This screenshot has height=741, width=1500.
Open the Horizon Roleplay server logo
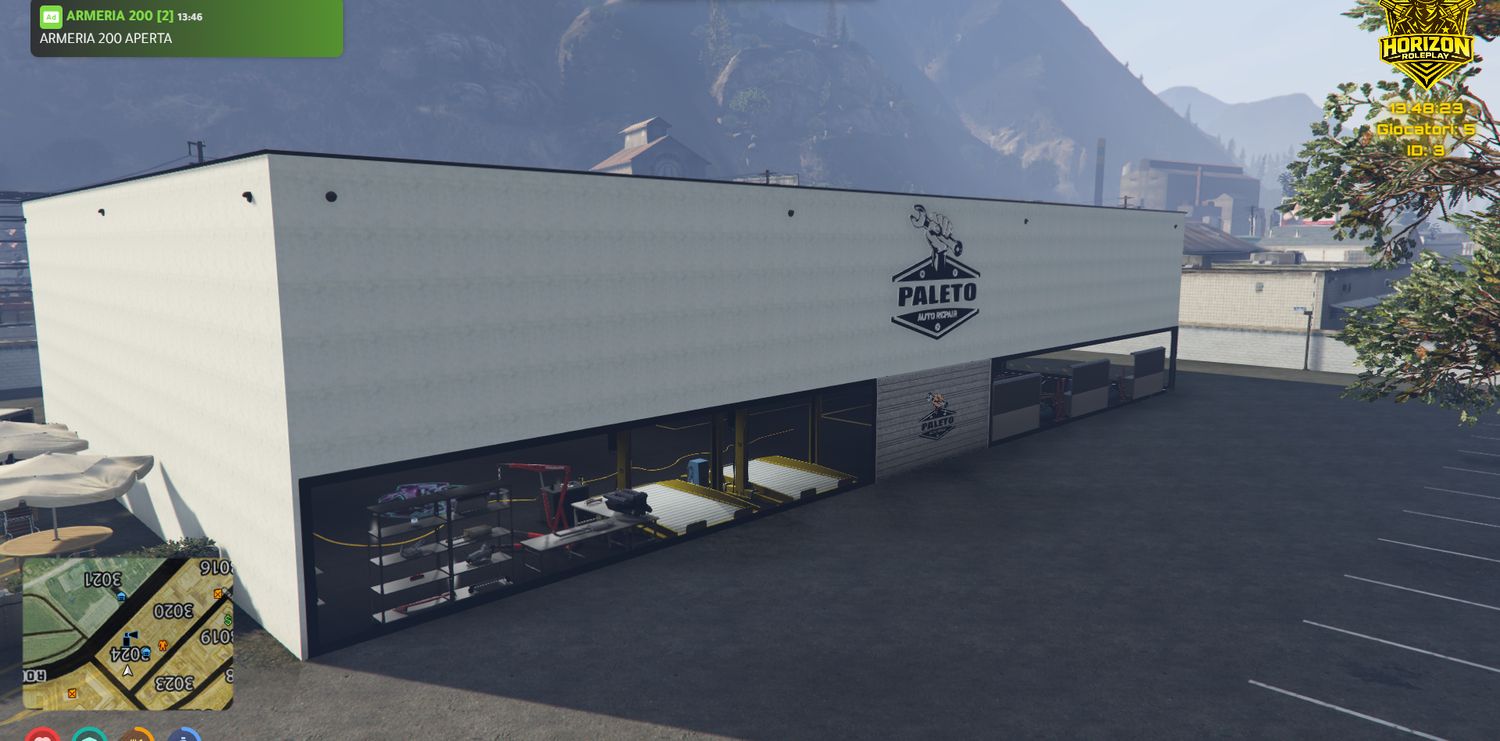click(x=1424, y=50)
